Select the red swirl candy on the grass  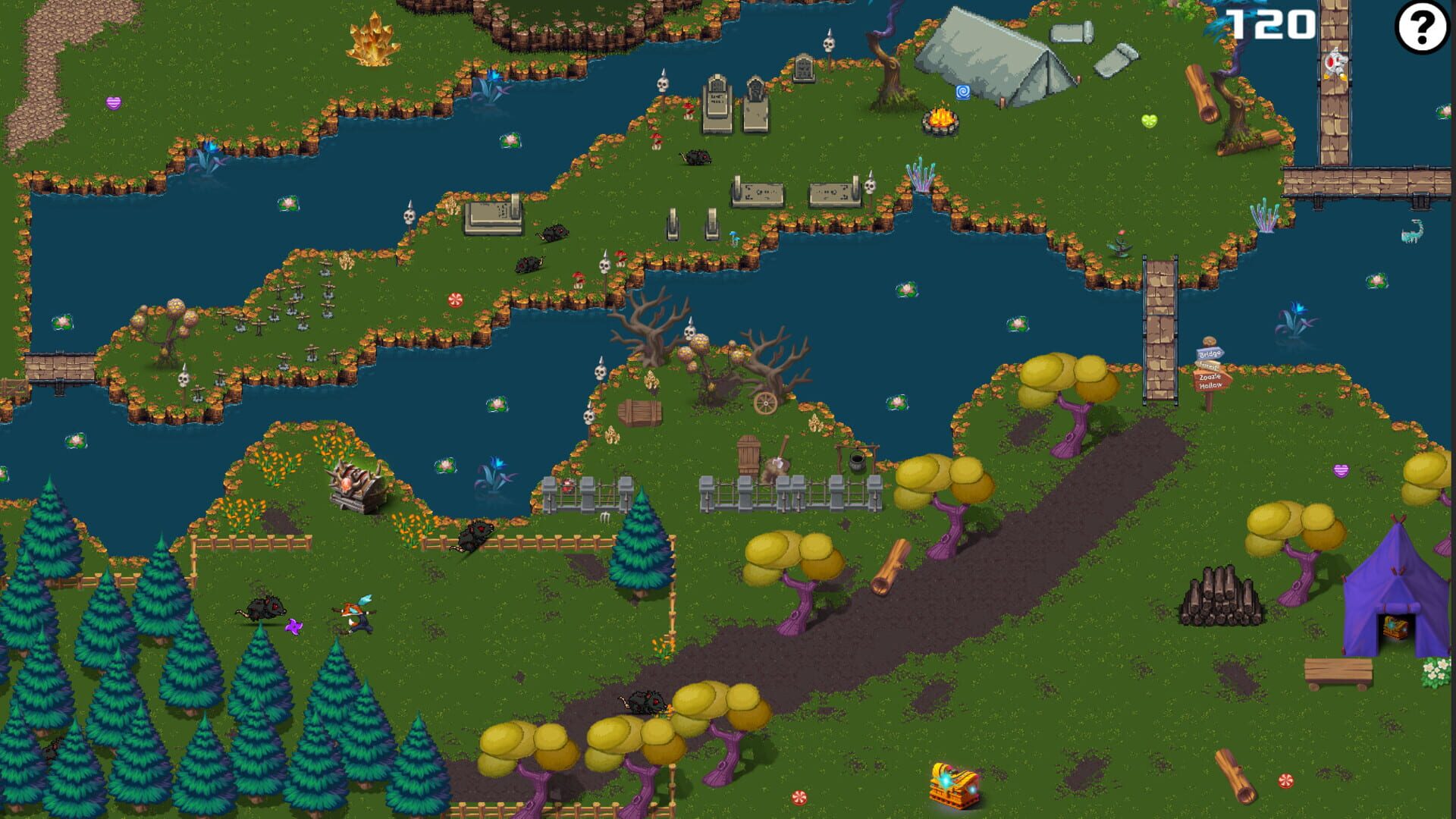pyautogui.click(x=455, y=300)
